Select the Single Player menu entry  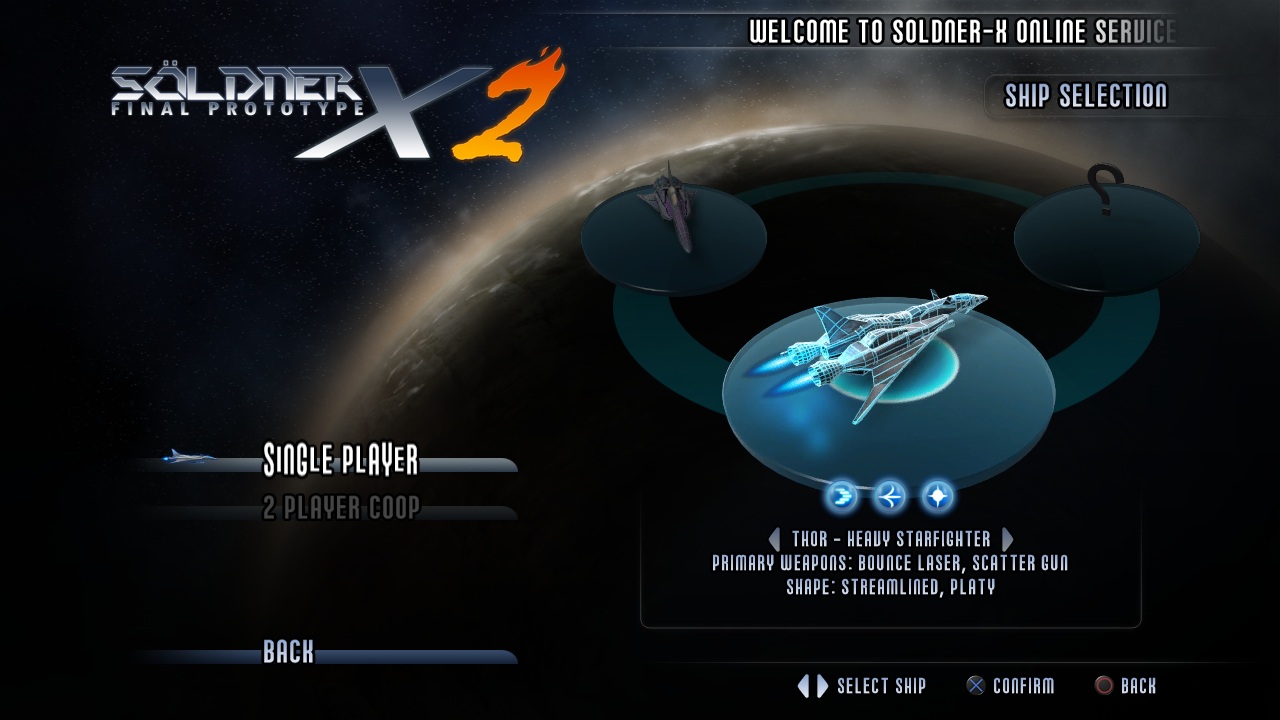340,461
